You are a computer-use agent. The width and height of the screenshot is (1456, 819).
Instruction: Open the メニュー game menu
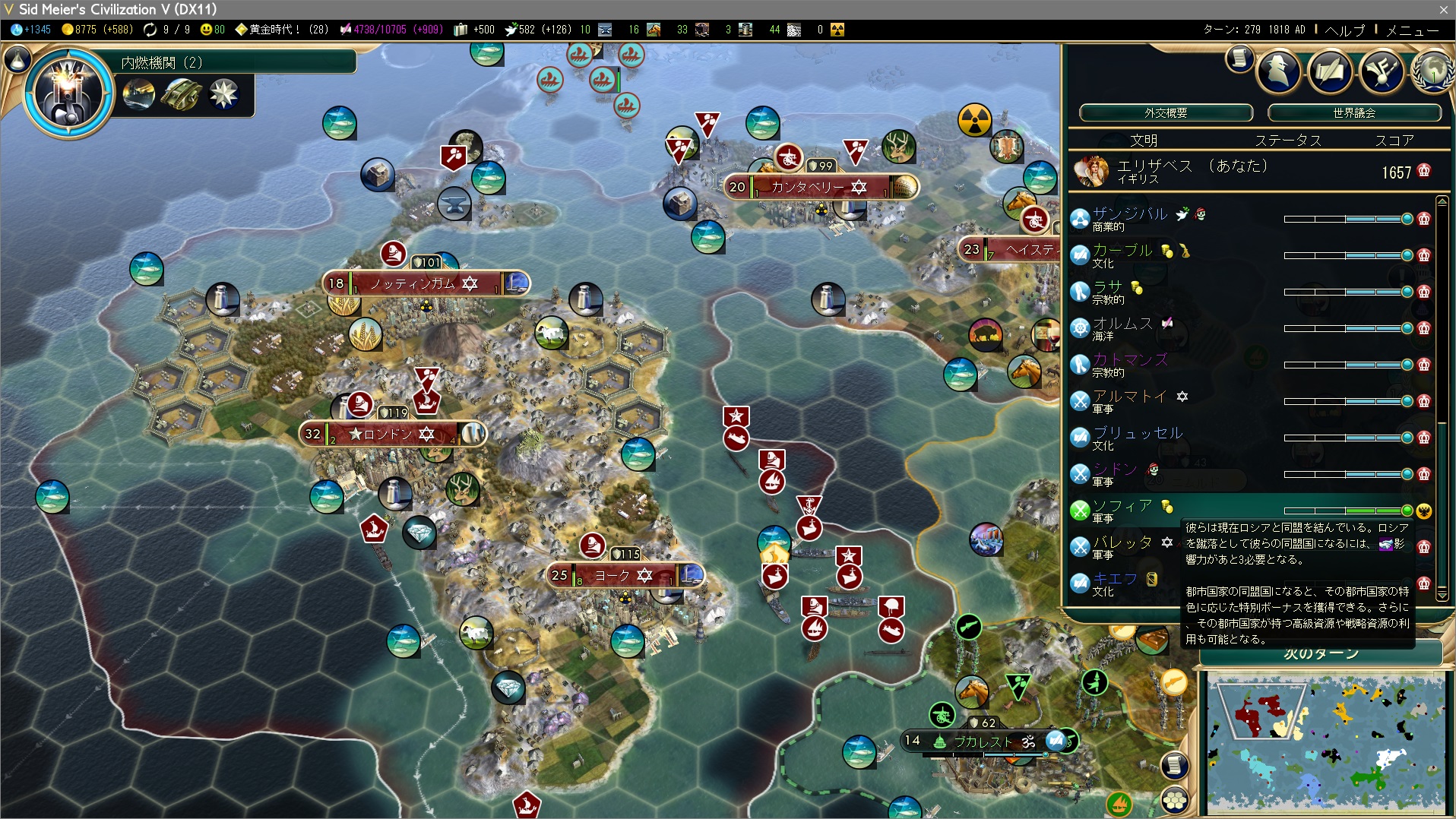click(x=1412, y=30)
